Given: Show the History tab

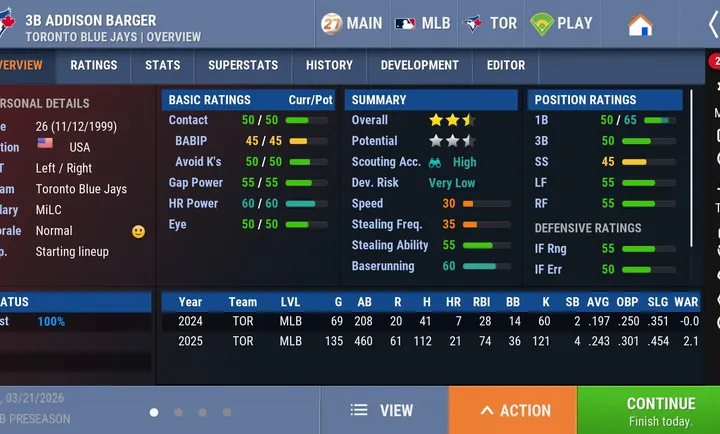Looking at the screenshot, I should coord(329,65).
